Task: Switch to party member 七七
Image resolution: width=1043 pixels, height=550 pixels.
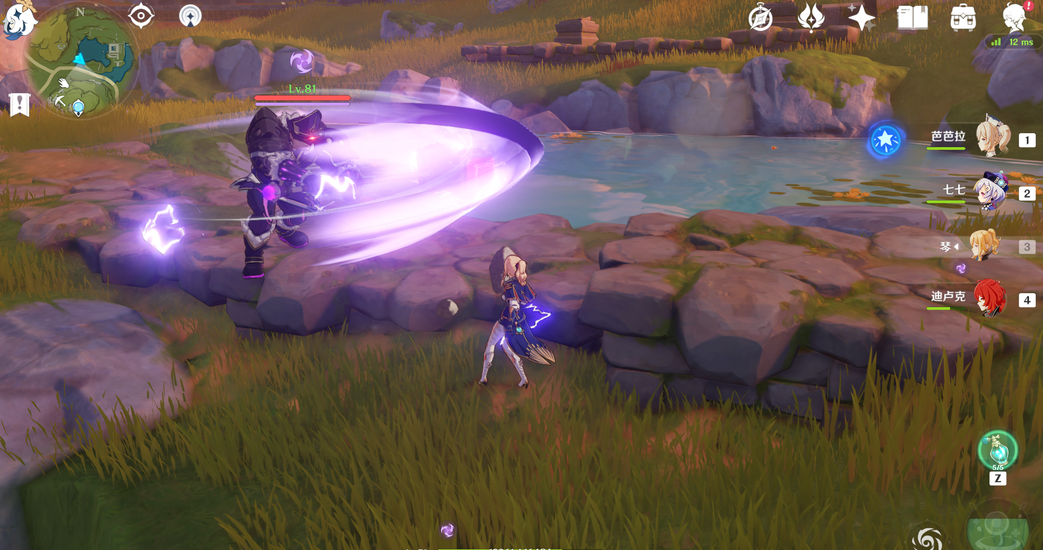Action: pos(990,193)
